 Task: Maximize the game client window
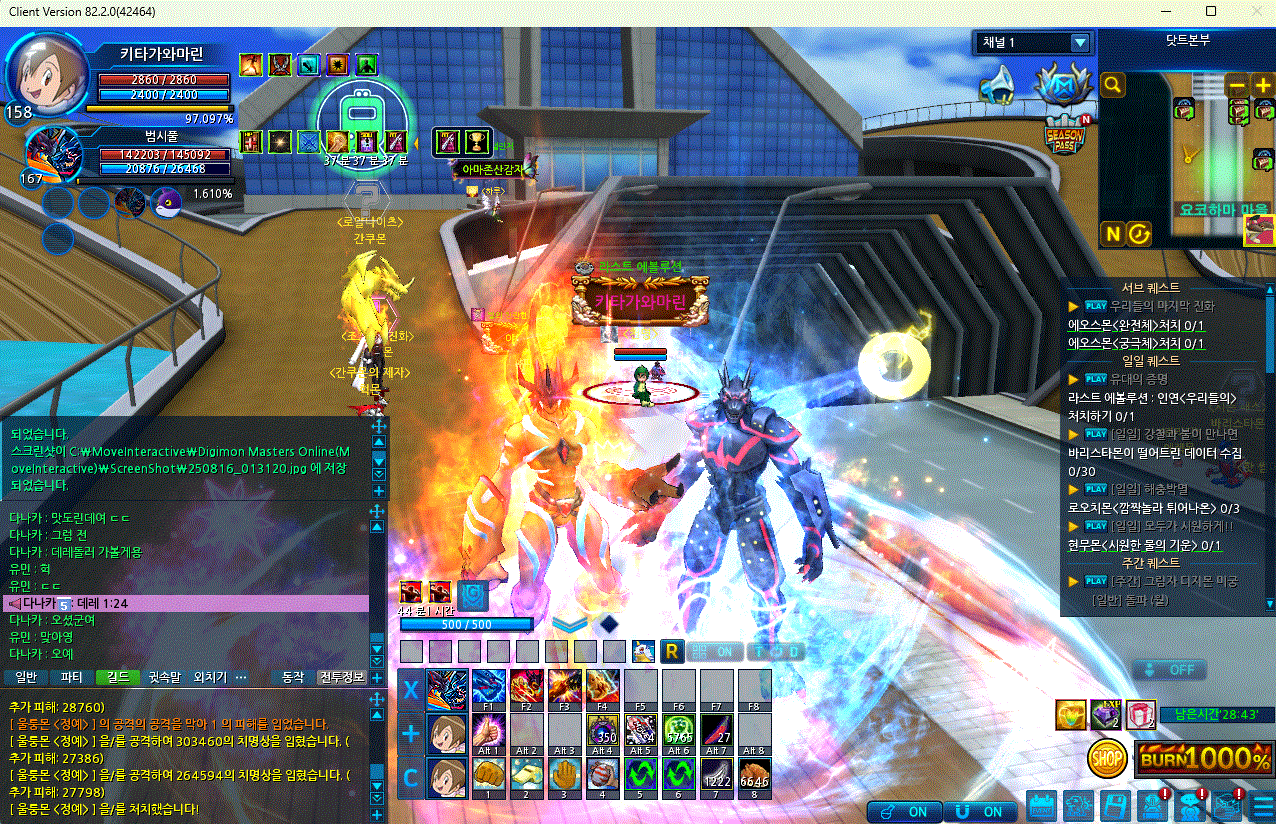[x=1211, y=11]
